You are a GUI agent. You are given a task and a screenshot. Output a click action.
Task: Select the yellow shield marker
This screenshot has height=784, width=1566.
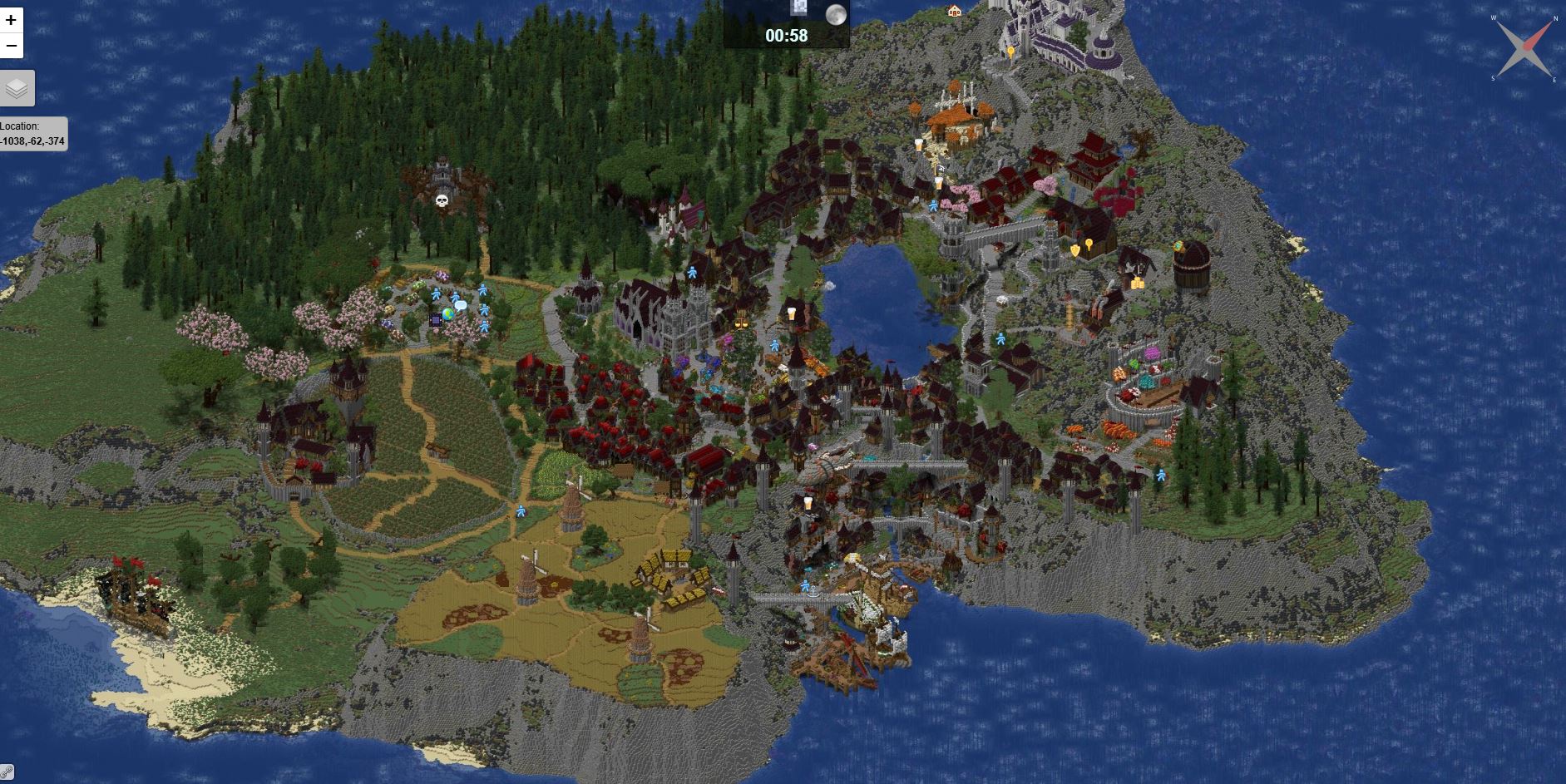(1074, 249)
